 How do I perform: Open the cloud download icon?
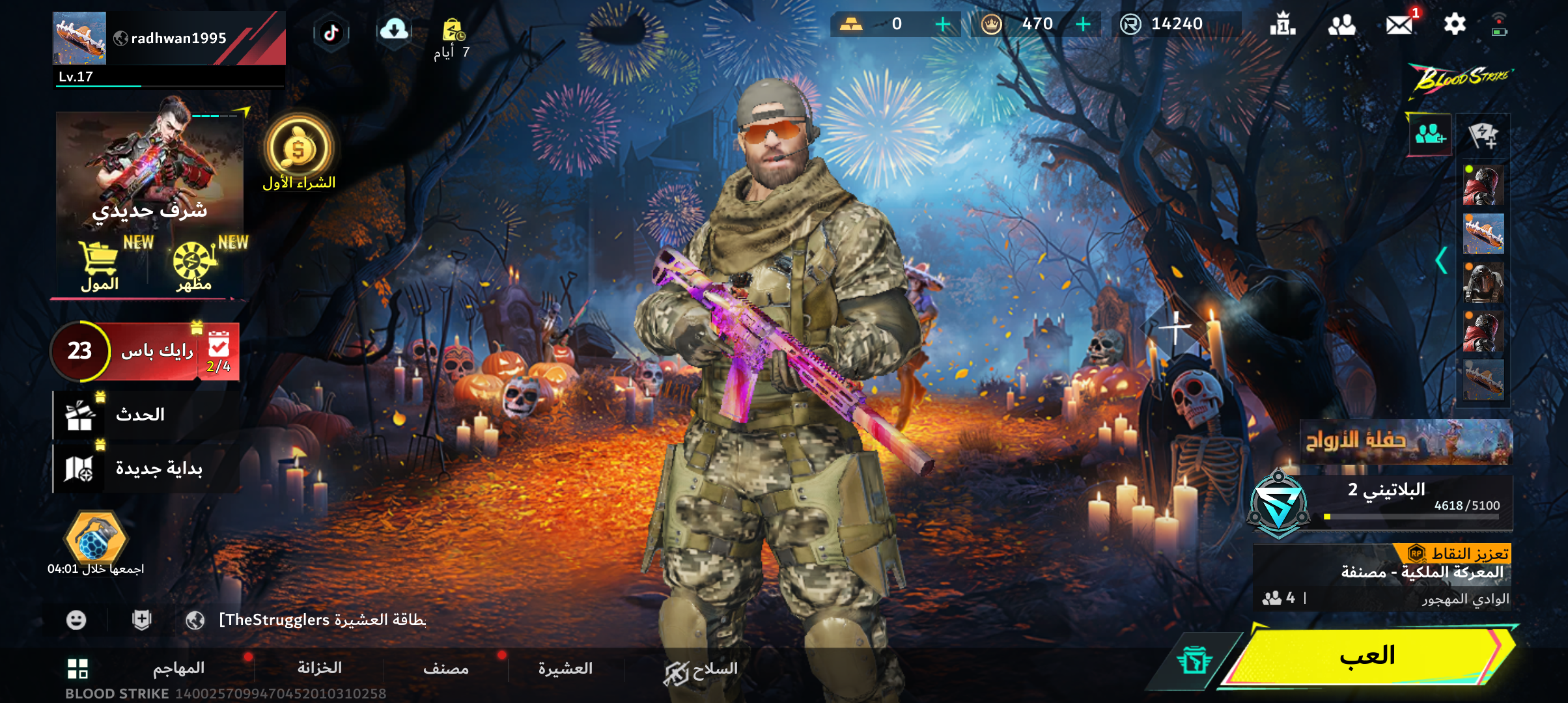pyautogui.click(x=394, y=30)
